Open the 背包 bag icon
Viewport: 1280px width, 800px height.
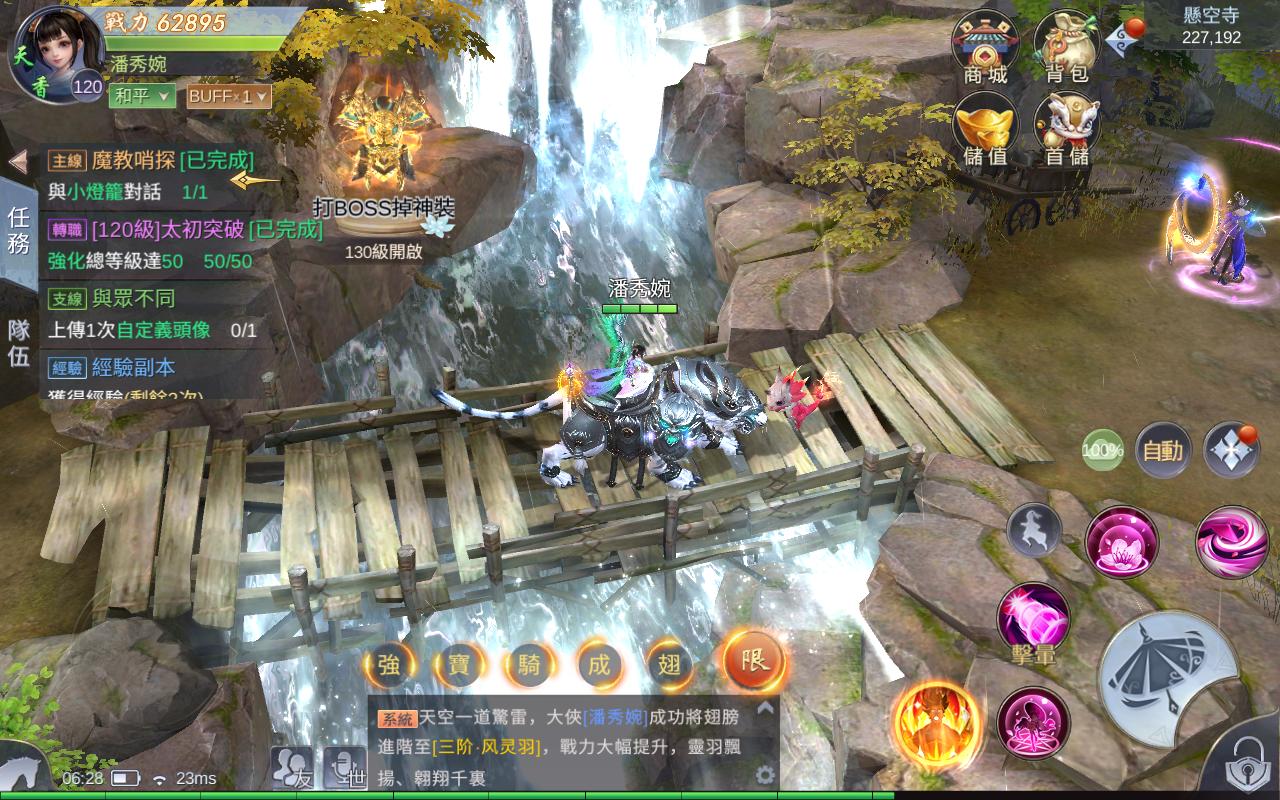(1067, 47)
